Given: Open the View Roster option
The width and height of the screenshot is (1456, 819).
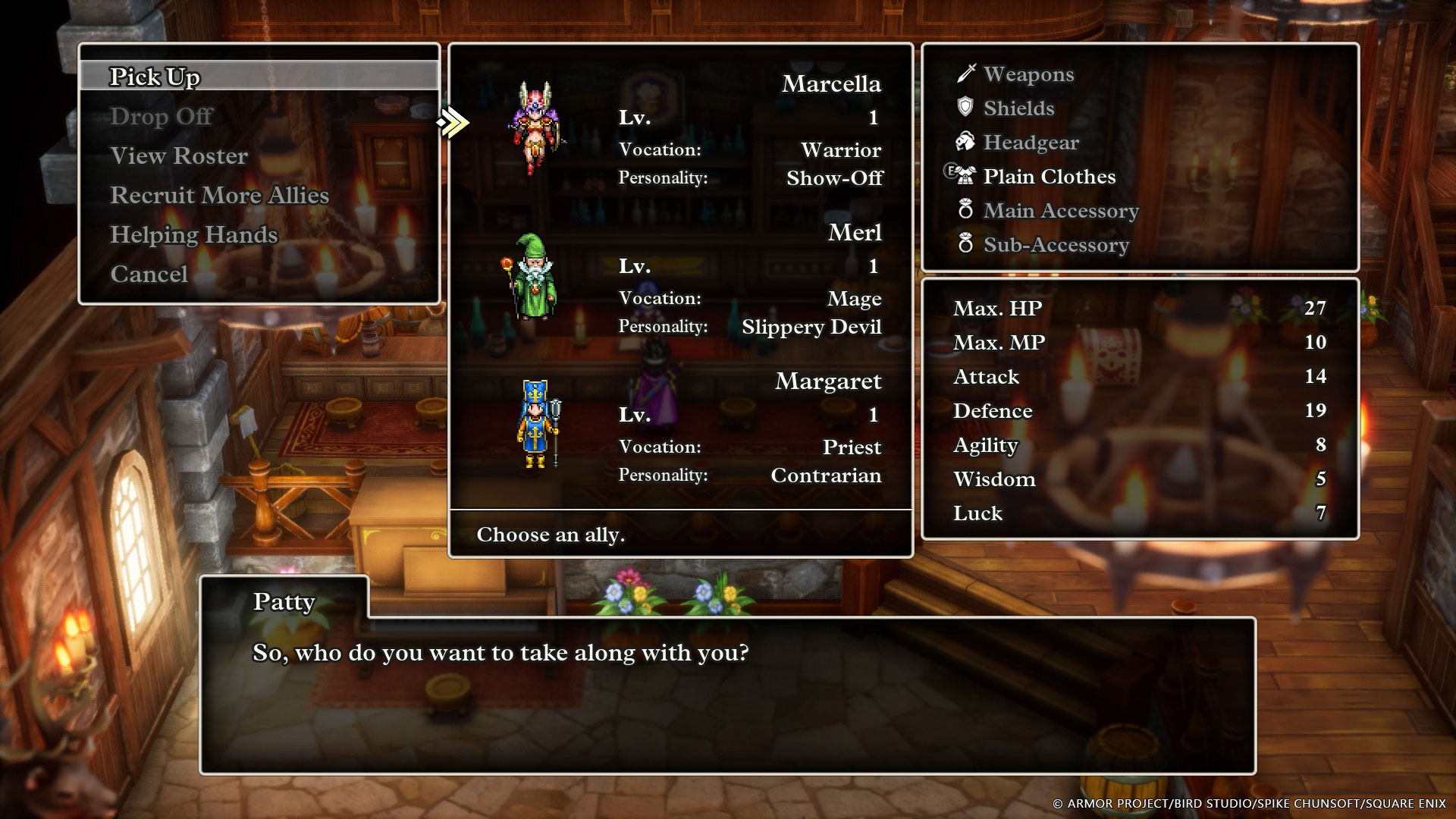Looking at the screenshot, I should point(179,155).
